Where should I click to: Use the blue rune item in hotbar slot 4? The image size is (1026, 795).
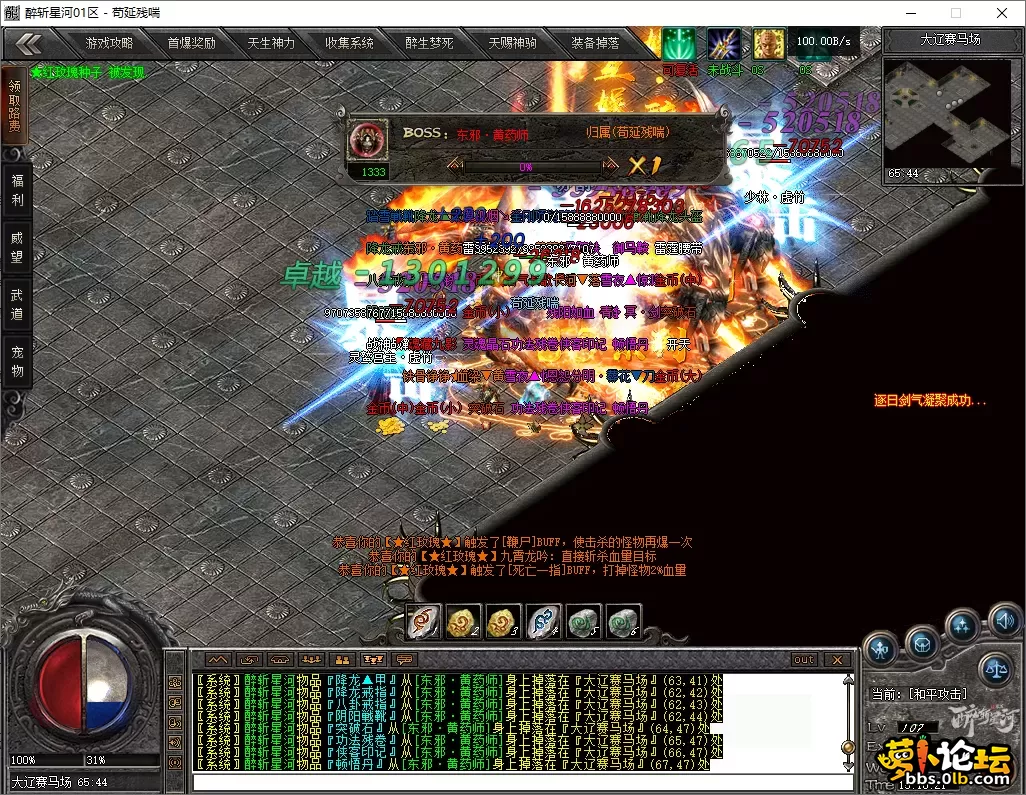click(541, 622)
